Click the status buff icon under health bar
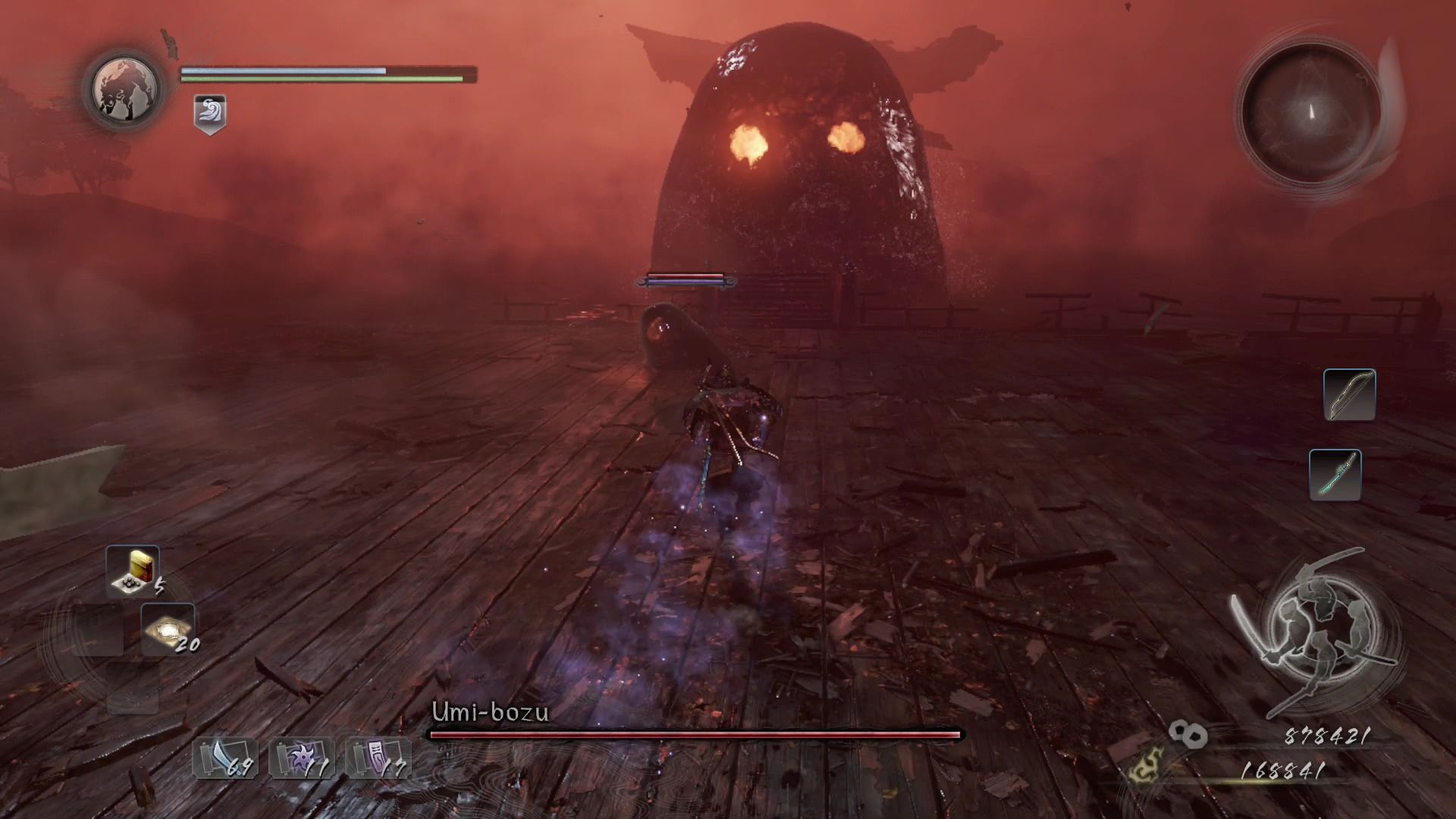The width and height of the screenshot is (1456, 819). click(x=209, y=115)
